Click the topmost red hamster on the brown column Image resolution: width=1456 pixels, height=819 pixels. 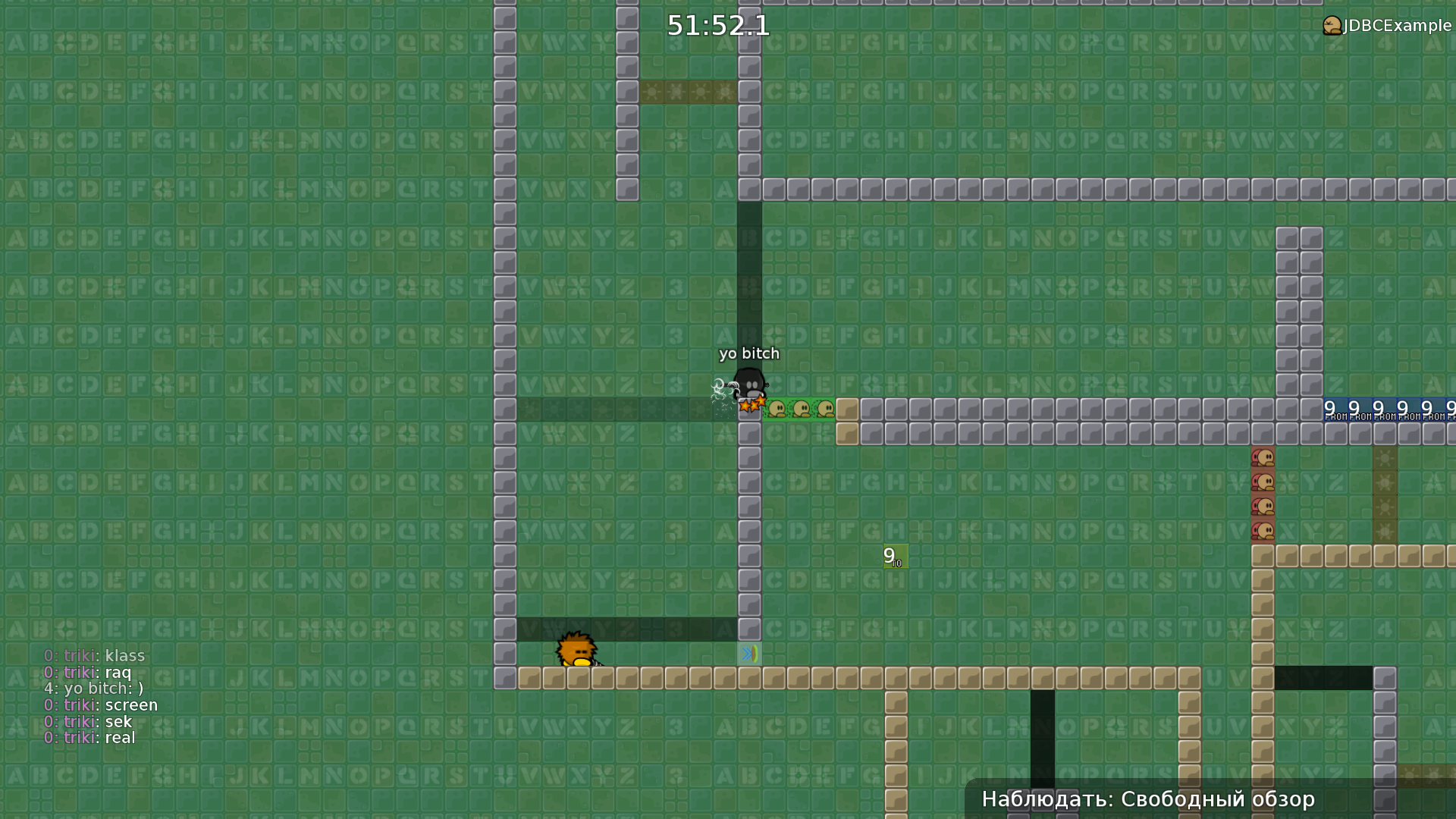coord(1263,457)
